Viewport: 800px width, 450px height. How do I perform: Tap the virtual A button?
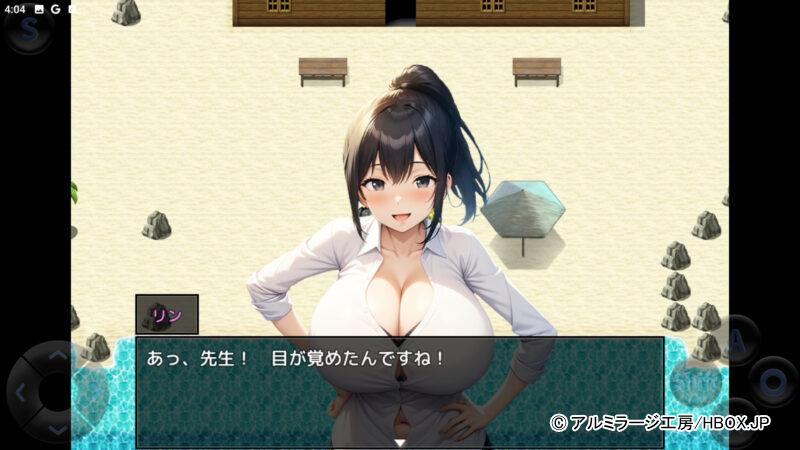pos(738,338)
